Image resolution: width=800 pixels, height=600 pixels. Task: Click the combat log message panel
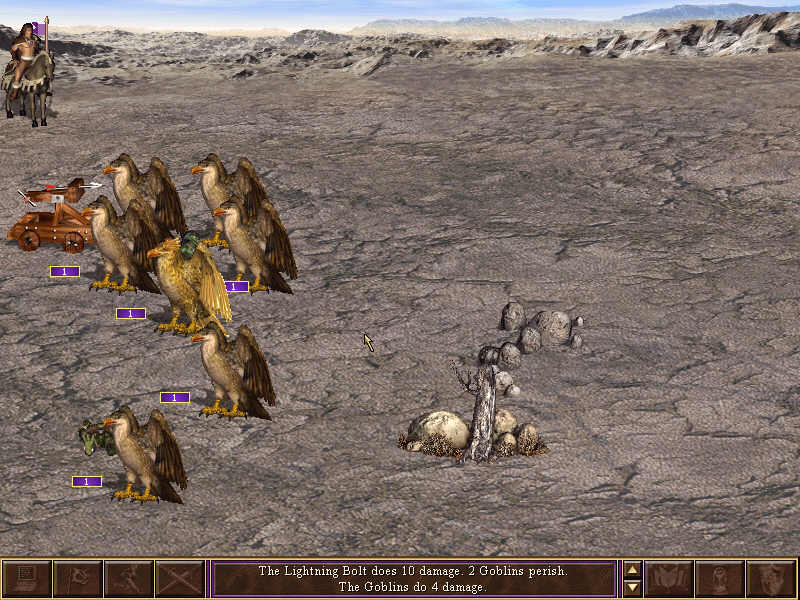tap(413, 579)
